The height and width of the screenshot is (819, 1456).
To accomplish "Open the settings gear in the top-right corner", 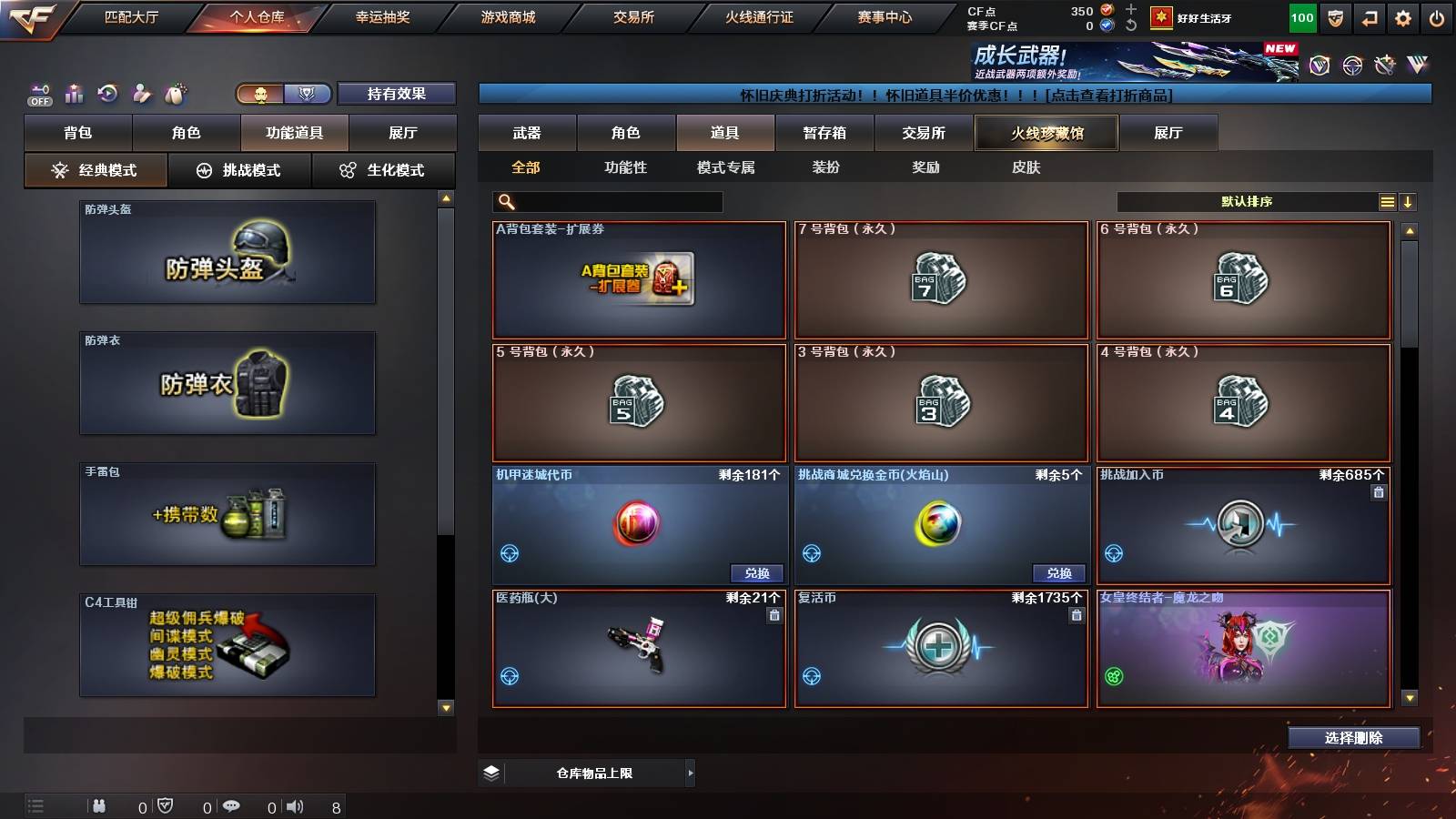I will (1402, 17).
